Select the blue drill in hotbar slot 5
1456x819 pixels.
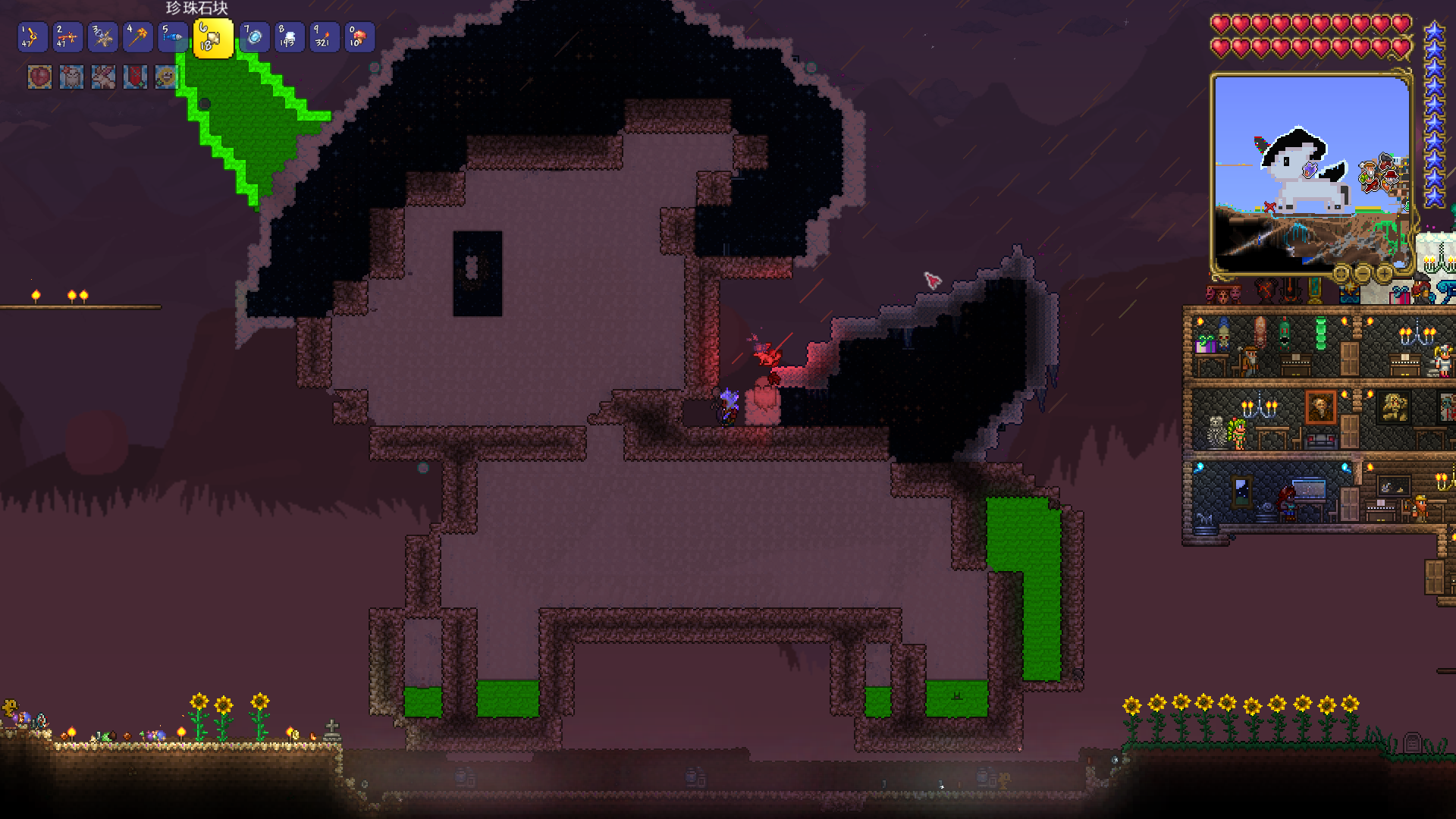coord(173,37)
